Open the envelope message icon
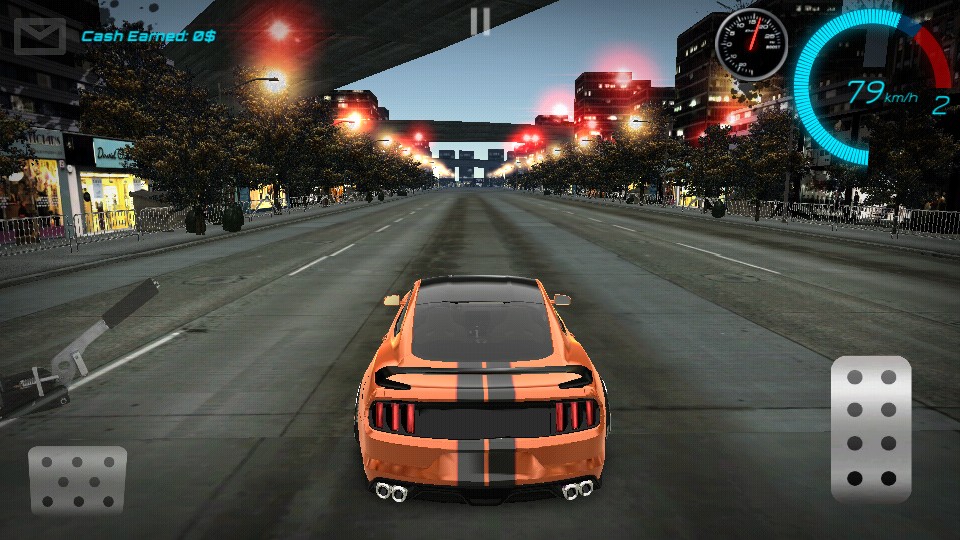960x540 pixels. click(39, 36)
